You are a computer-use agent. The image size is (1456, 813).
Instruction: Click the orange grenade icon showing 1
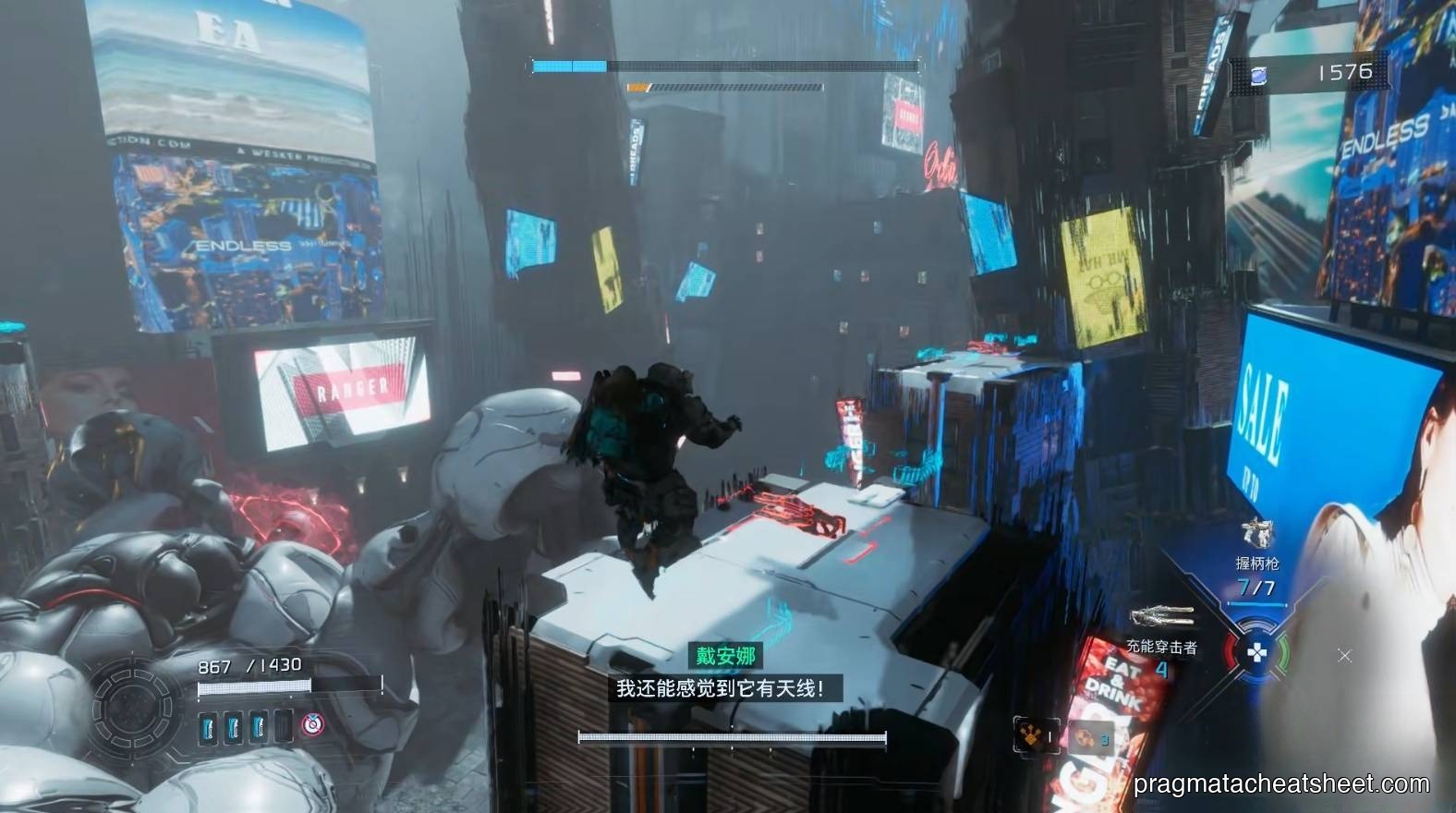coord(1031,733)
